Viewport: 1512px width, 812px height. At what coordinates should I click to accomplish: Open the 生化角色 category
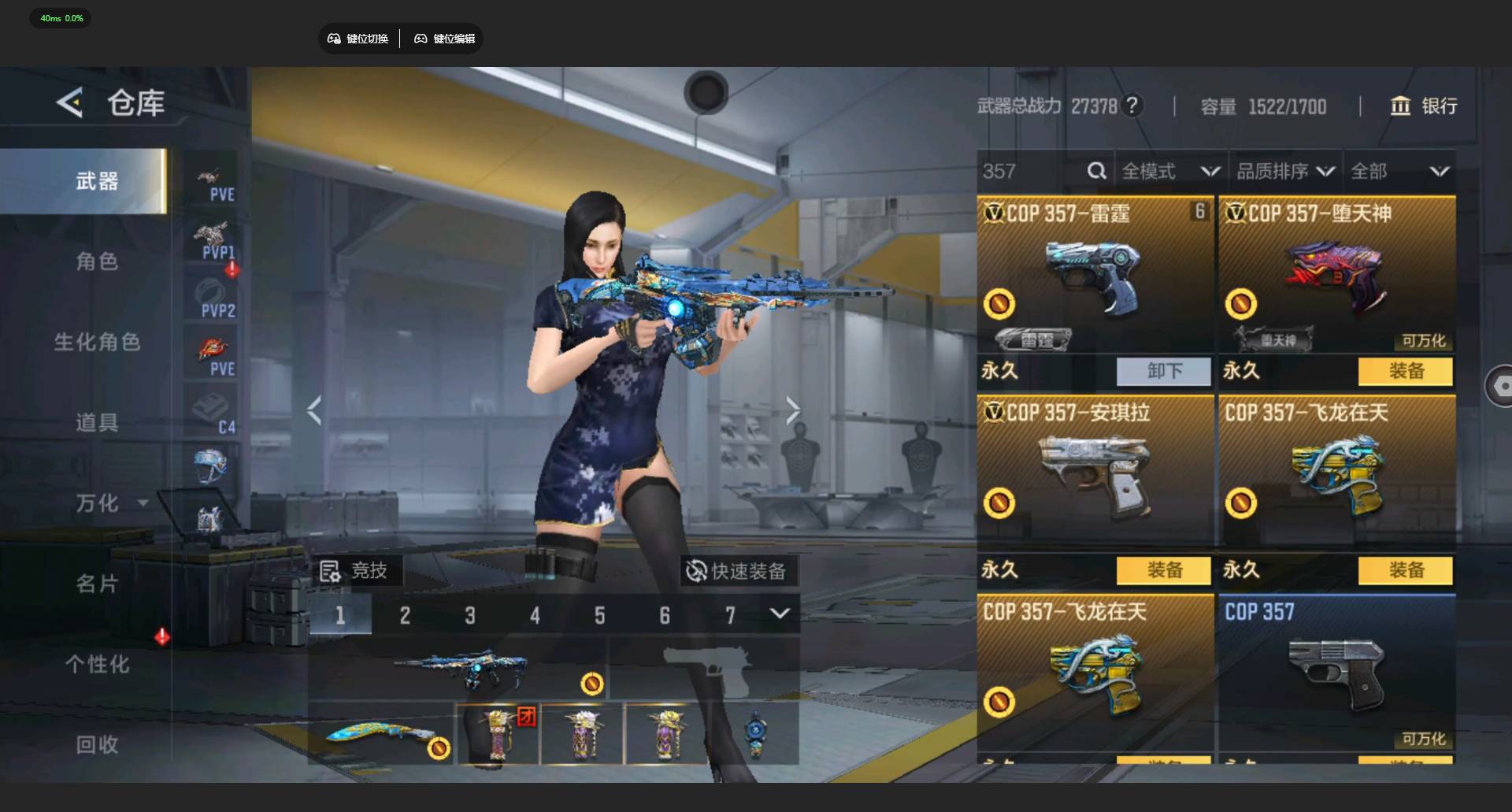(x=97, y=342)
